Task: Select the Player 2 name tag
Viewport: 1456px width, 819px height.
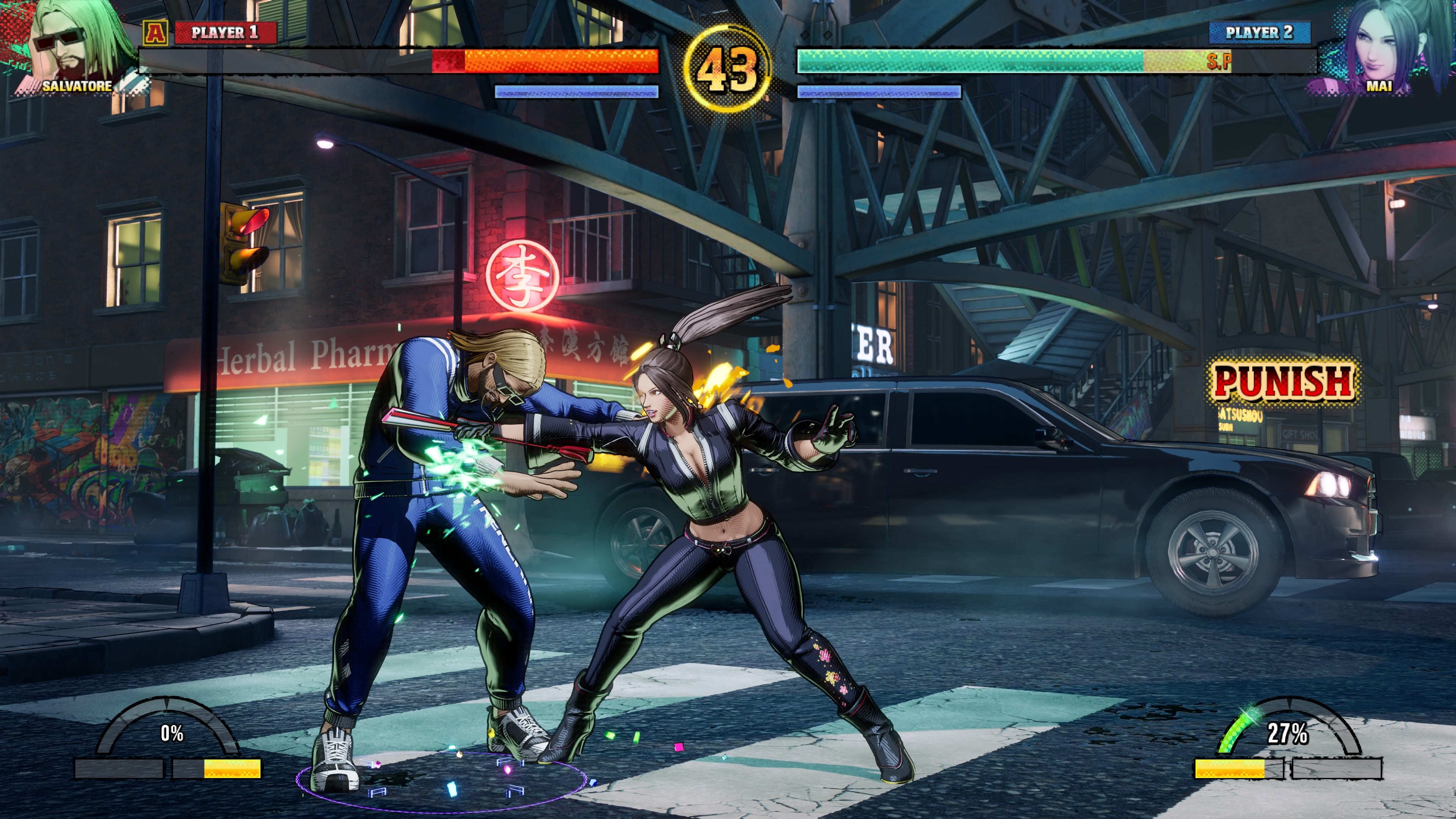Action: [1259, 33]
